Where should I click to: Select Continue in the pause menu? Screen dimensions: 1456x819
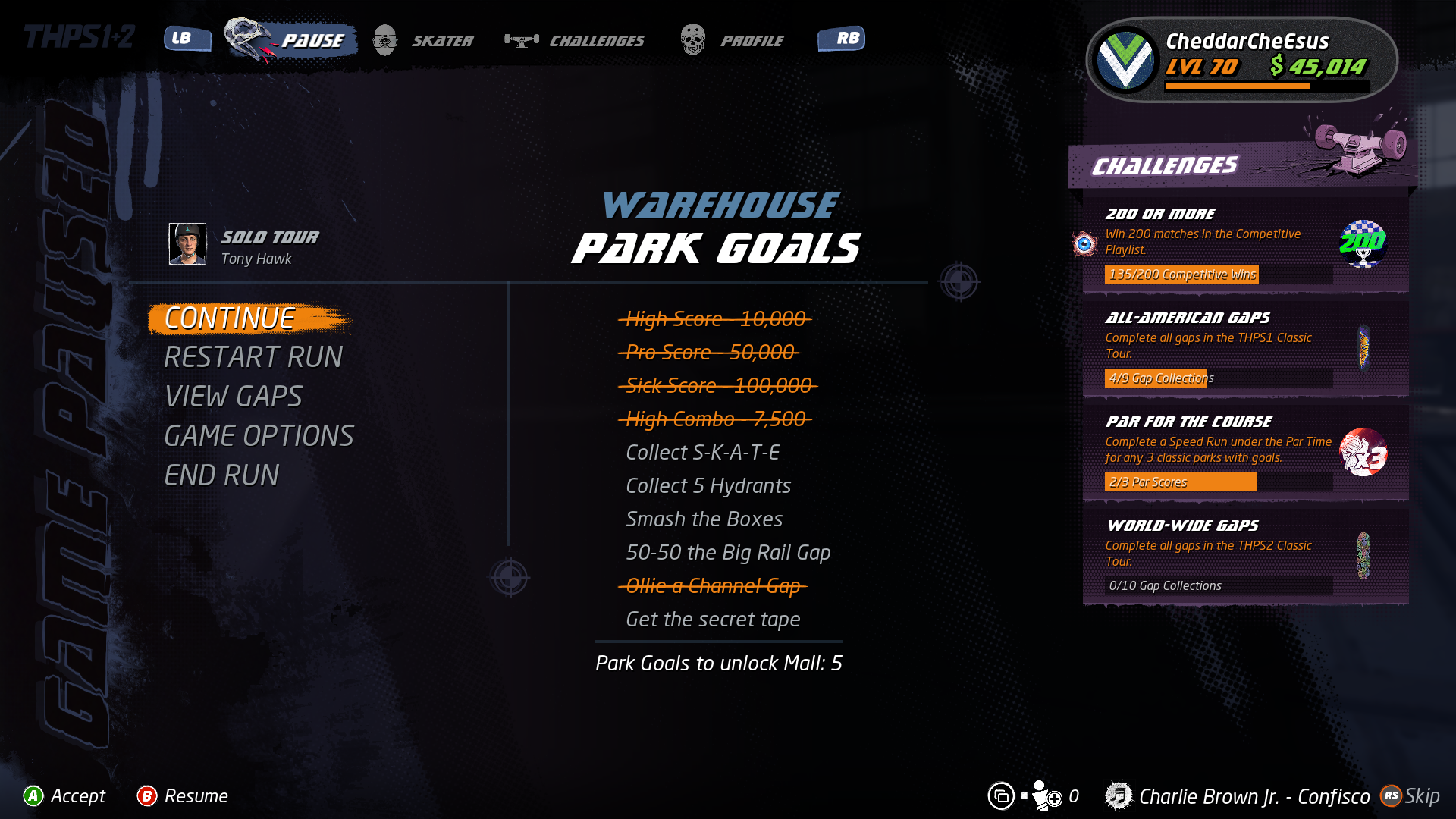pos(230,319)
